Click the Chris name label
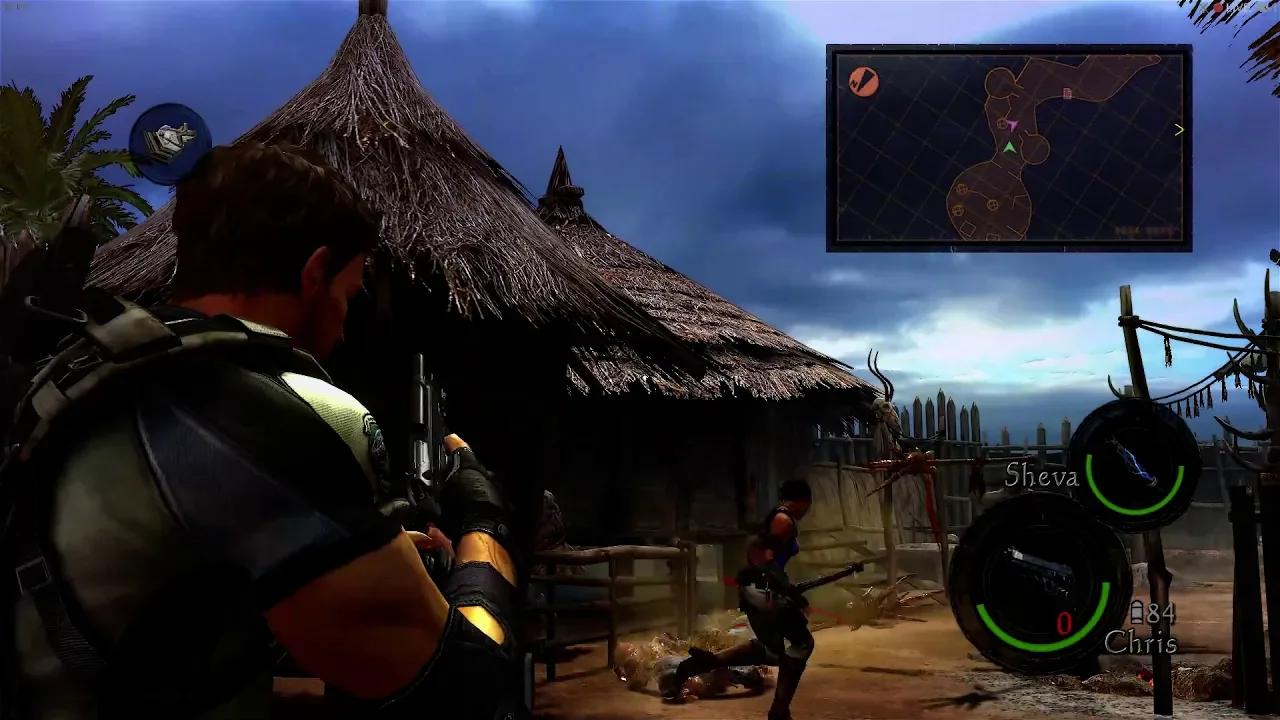The image size is (1280, 720). tap(1141, 645)
